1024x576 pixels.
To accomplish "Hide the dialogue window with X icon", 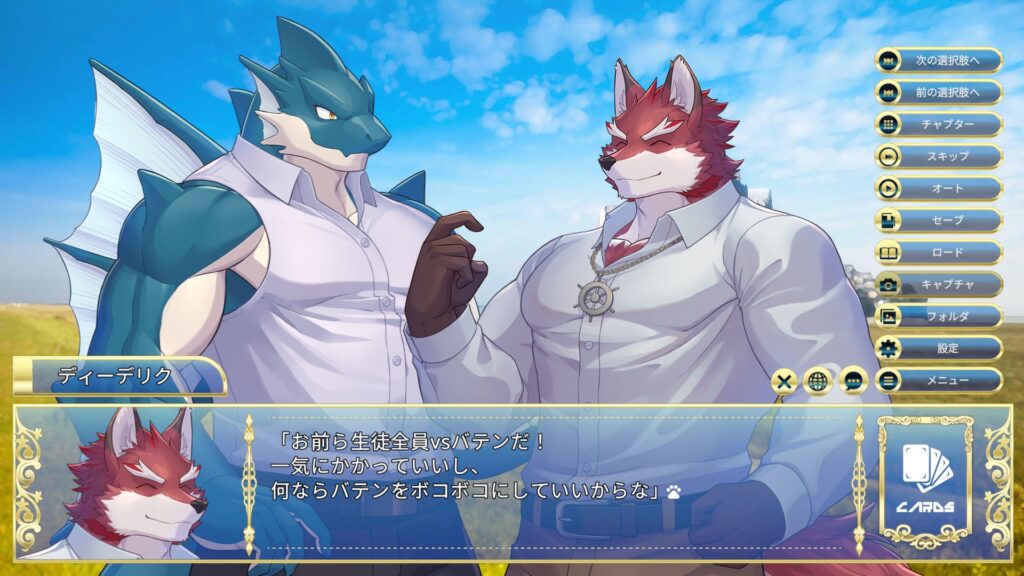I will click(785, 380).
